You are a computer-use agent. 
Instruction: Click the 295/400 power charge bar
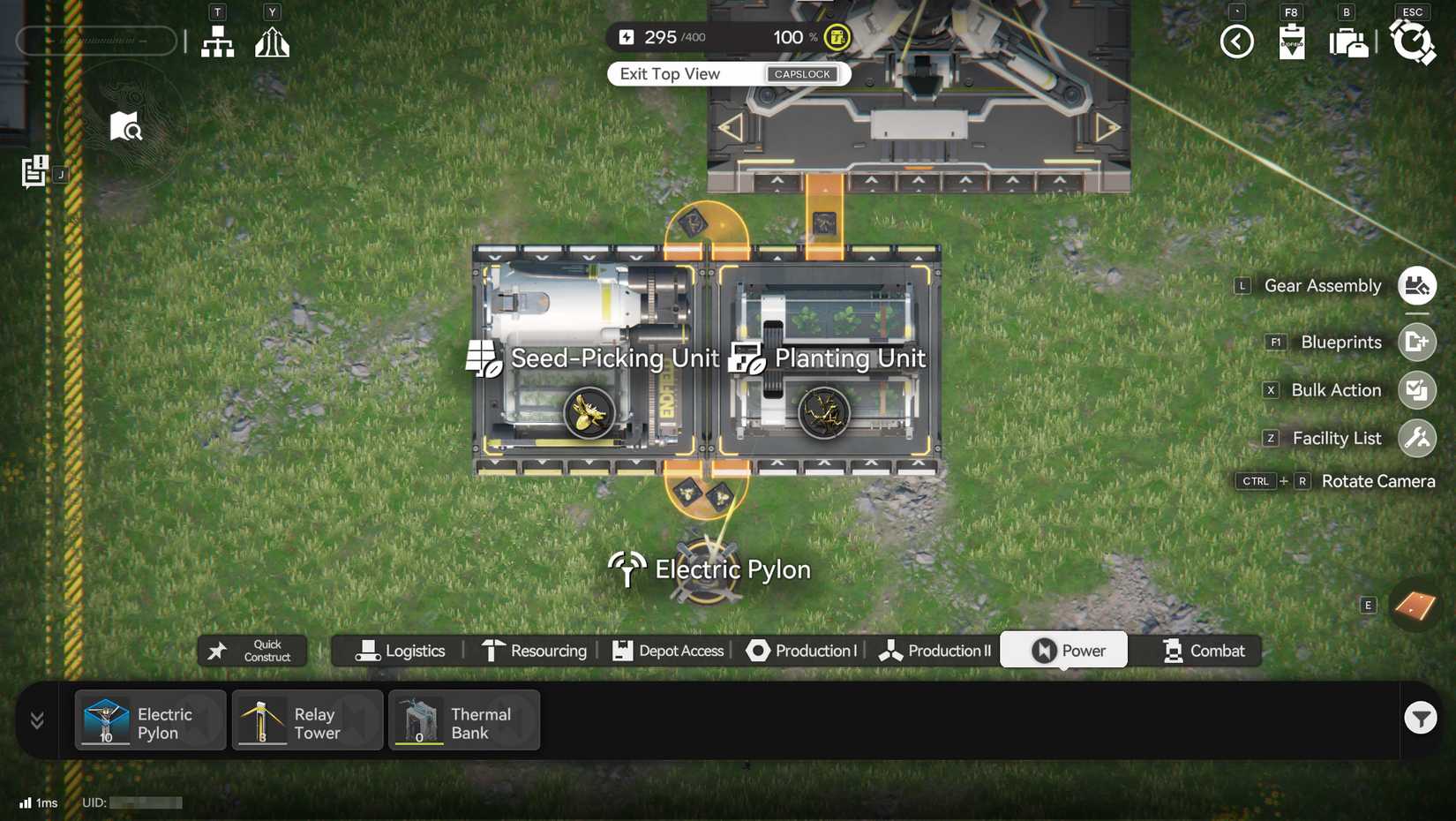point(697,37)
